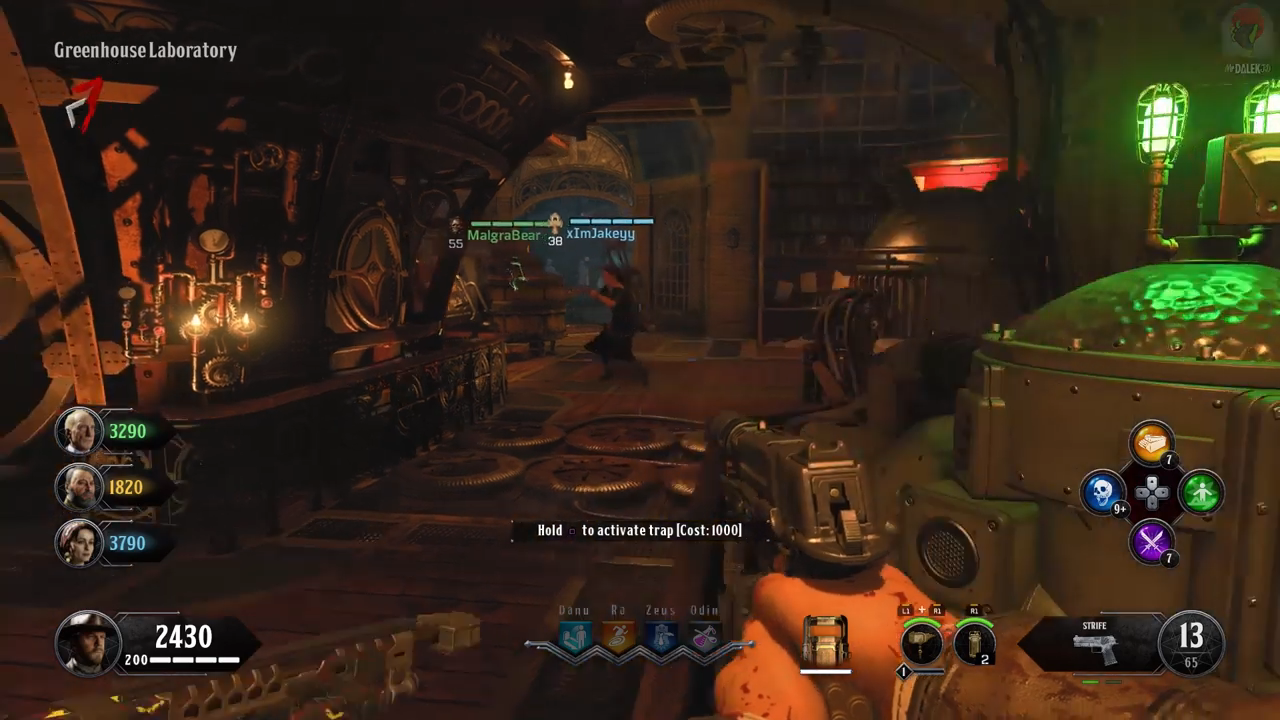Activate the blue skull elixir
The width and height of the screenshot is (1280, 720).
coord(1103,492)
